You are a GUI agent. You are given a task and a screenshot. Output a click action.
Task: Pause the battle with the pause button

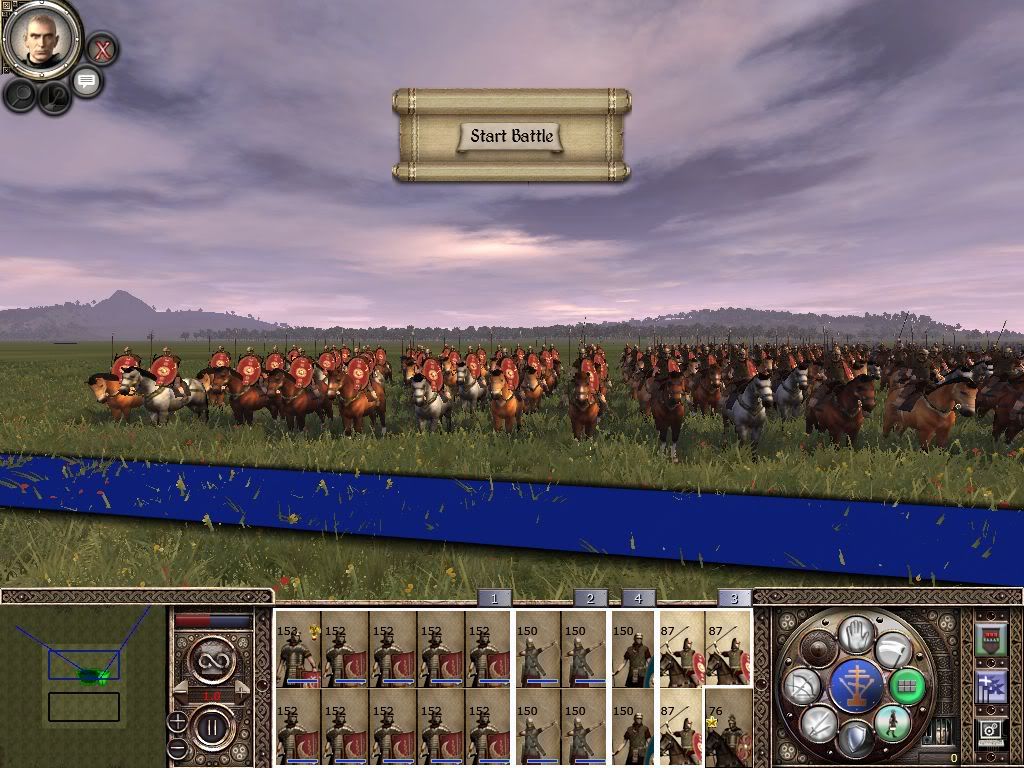pos(212,726)
